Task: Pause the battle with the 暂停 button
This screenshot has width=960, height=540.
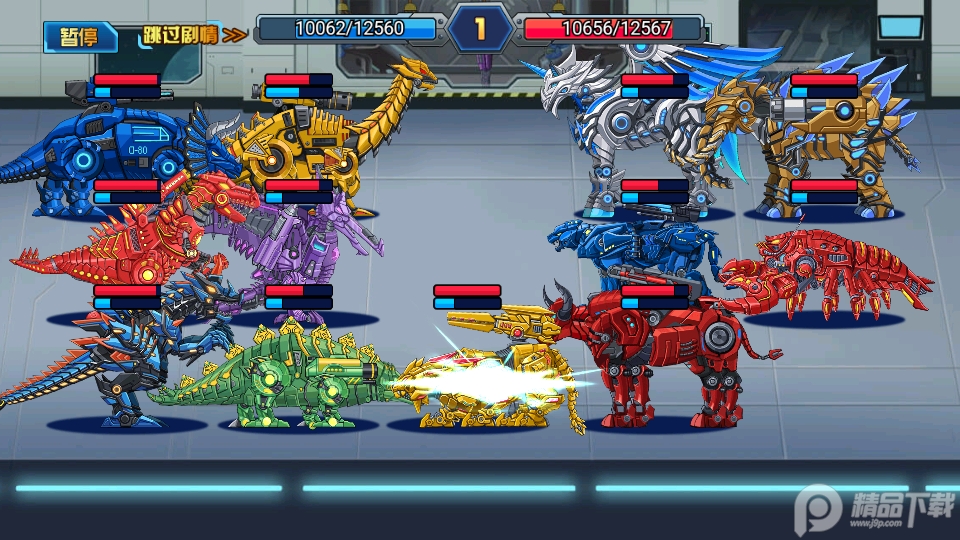Action: point(79,36)
